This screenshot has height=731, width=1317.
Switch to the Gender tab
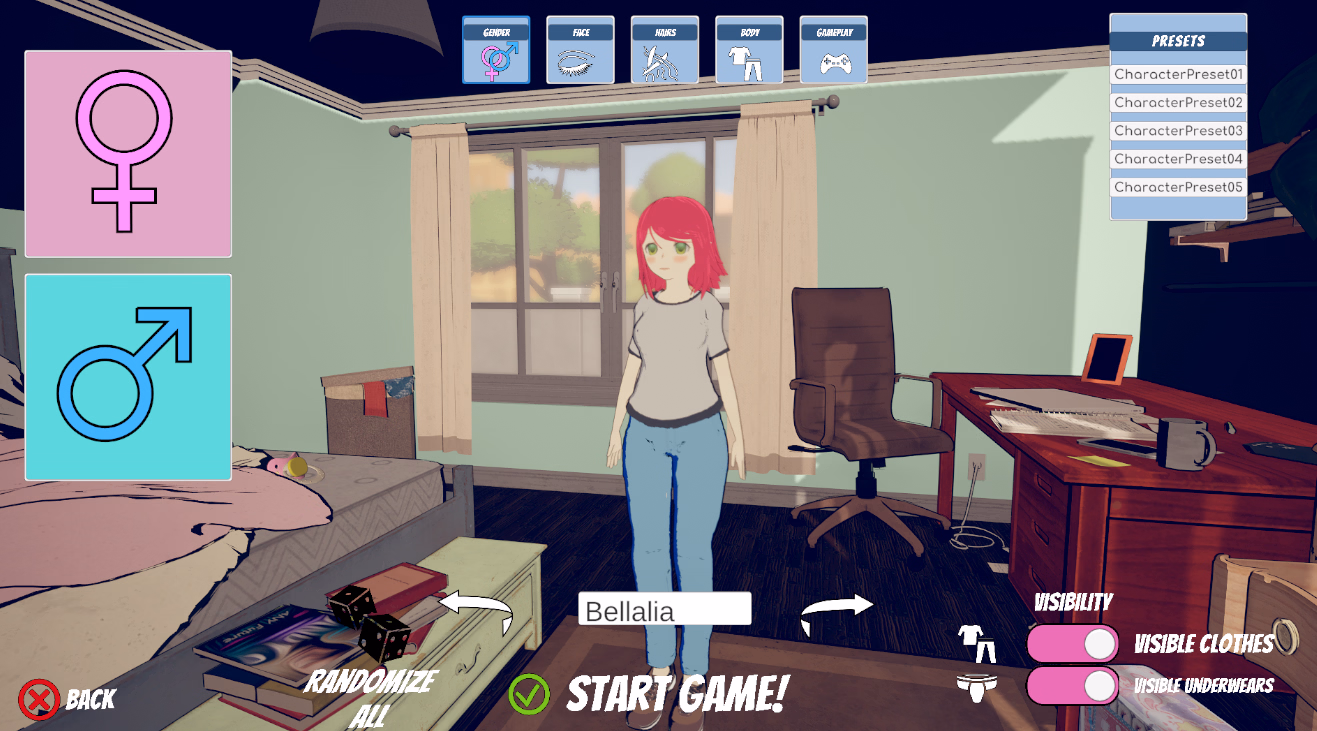click(x=496, y=50)
